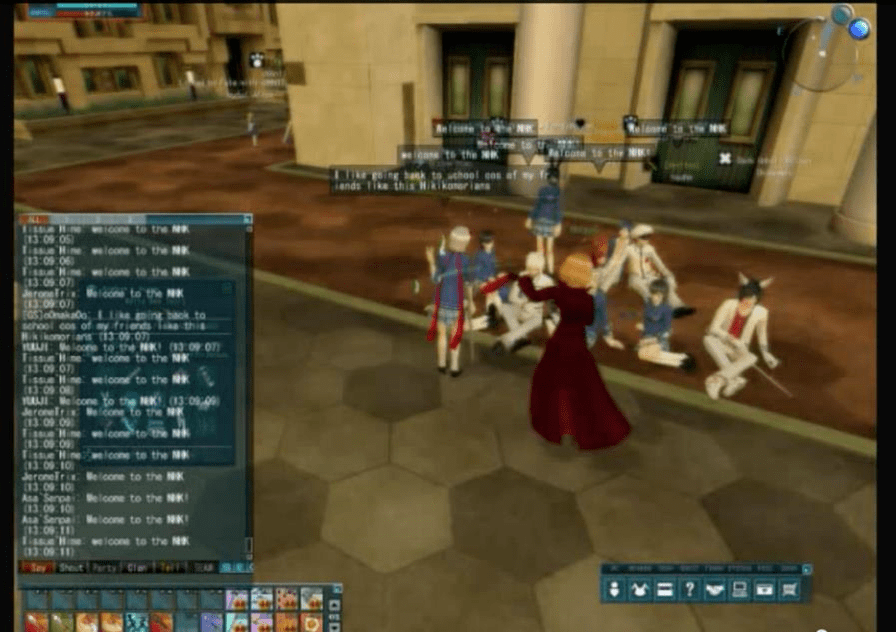Click the blue globe button by minimap
896x632 pixels.
[x=858, y=29]
